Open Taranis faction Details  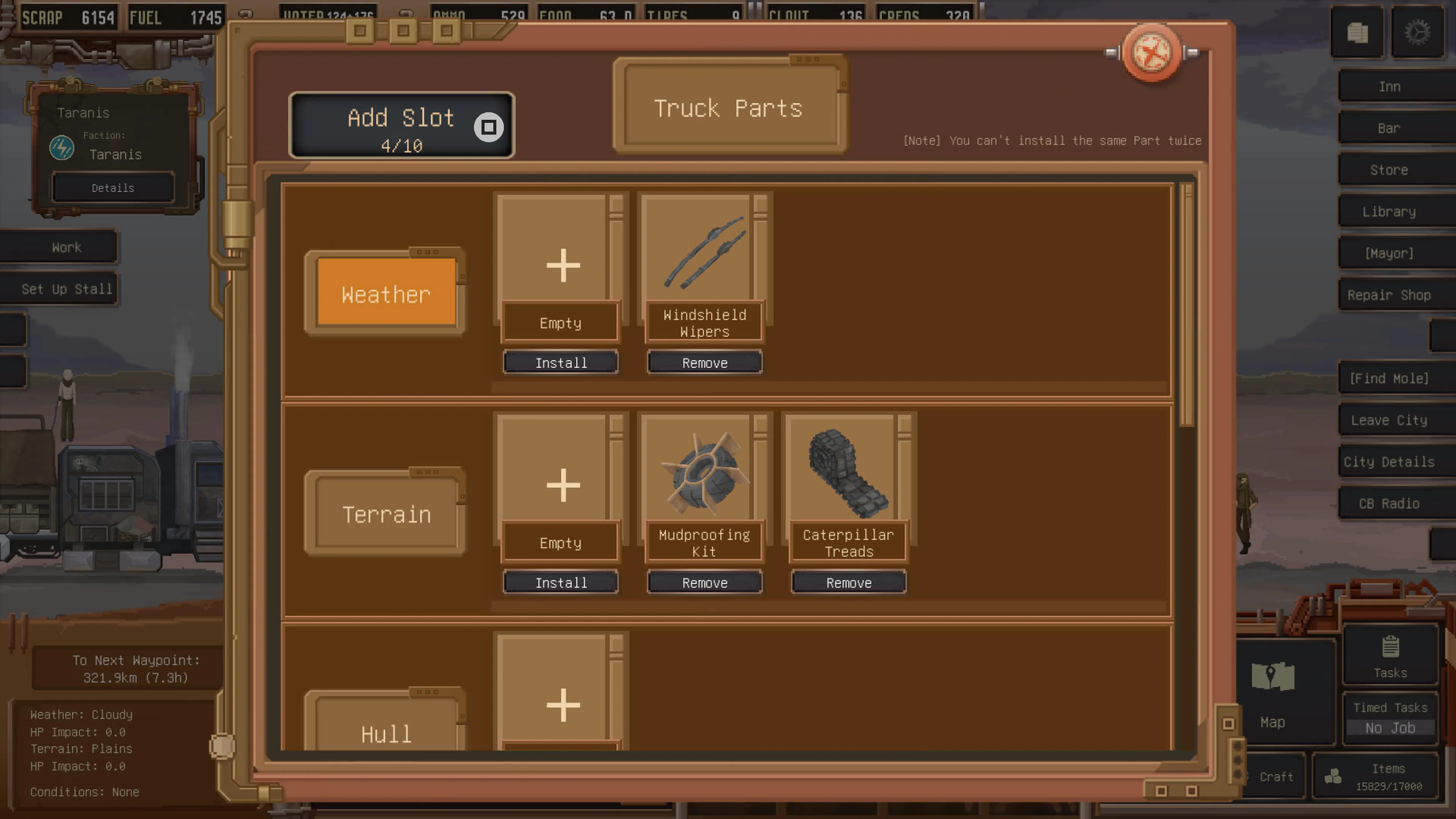[x=113, y=188]
